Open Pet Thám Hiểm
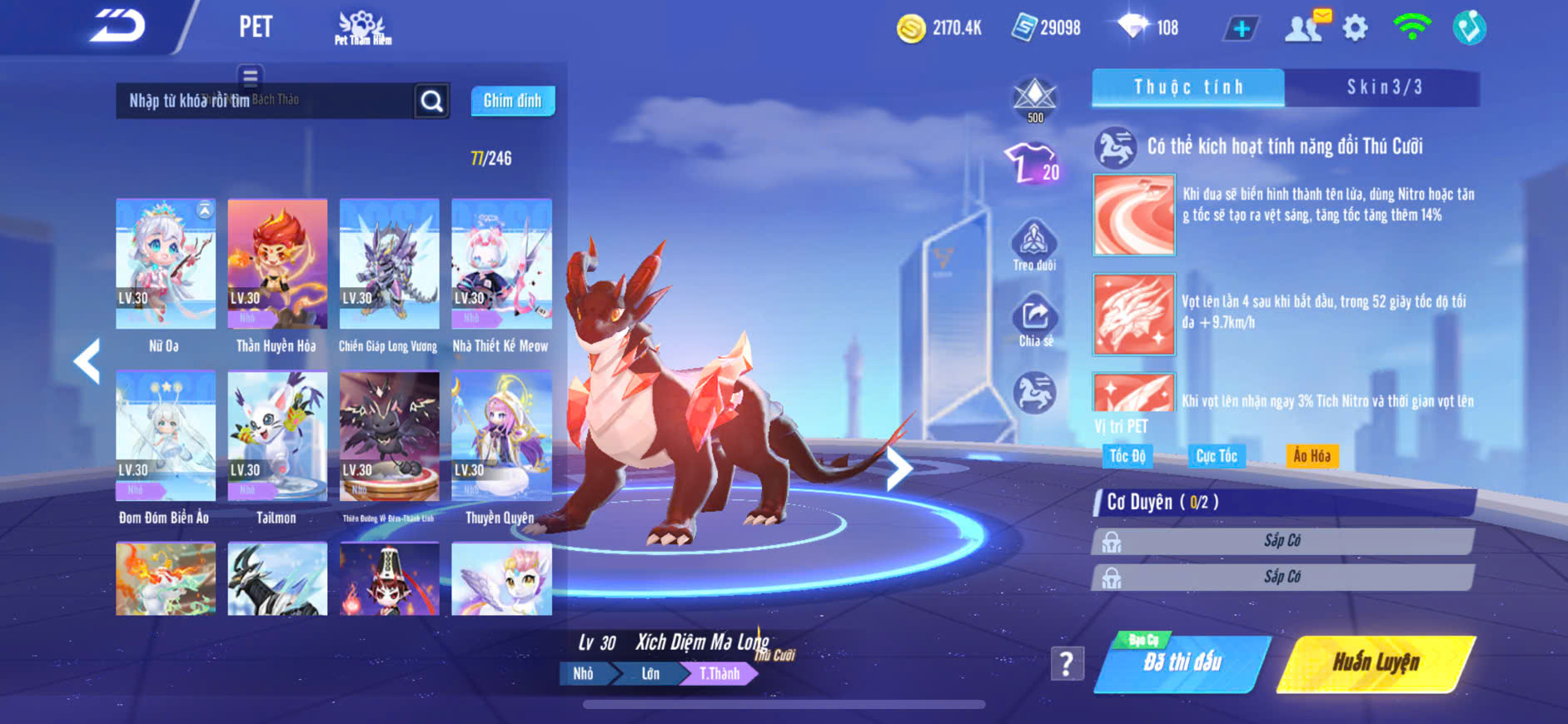The height and width of the screenshot is (724, 1568). click(x=362, y=28)
